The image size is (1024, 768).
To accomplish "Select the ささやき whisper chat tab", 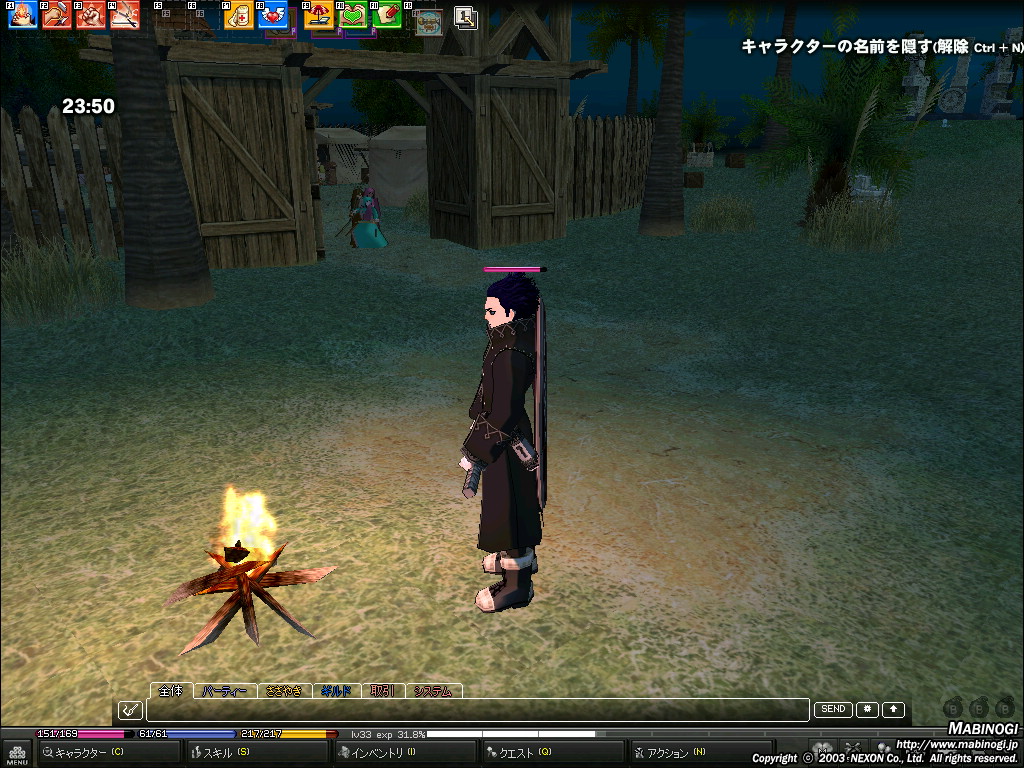I will pos(284,691).
